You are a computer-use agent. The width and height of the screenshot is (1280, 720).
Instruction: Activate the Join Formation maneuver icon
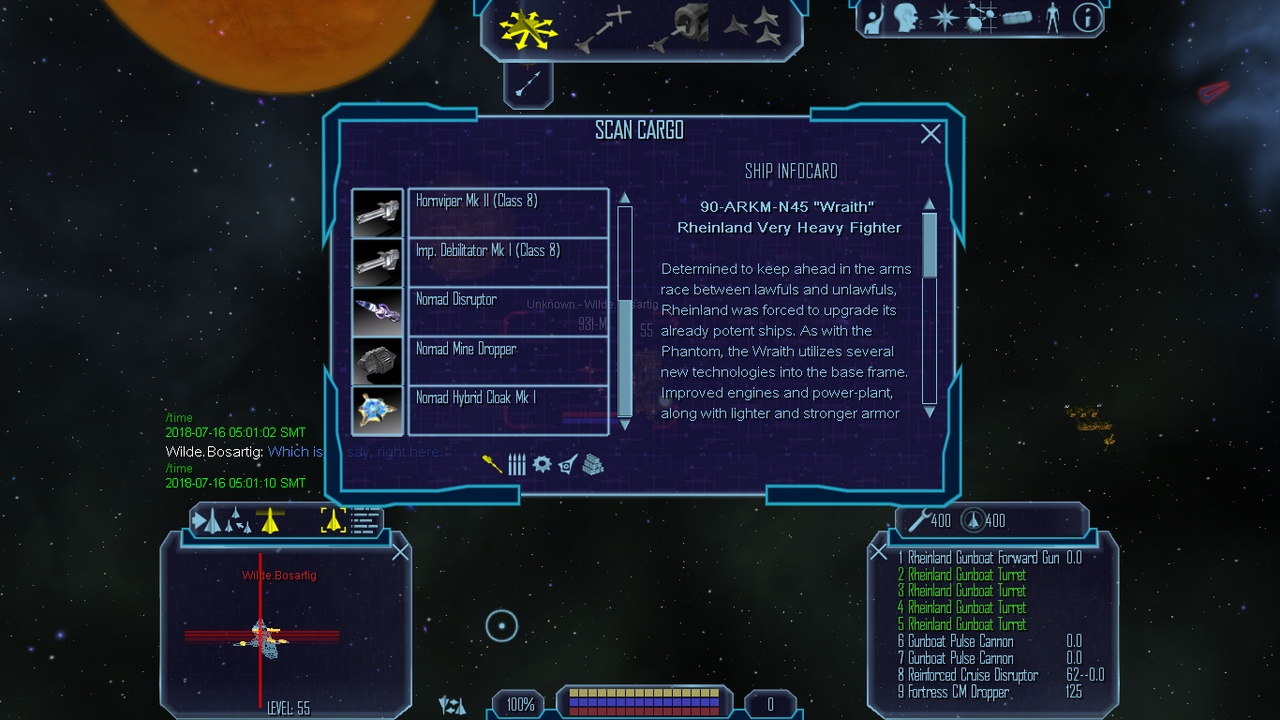coord(753,28)
